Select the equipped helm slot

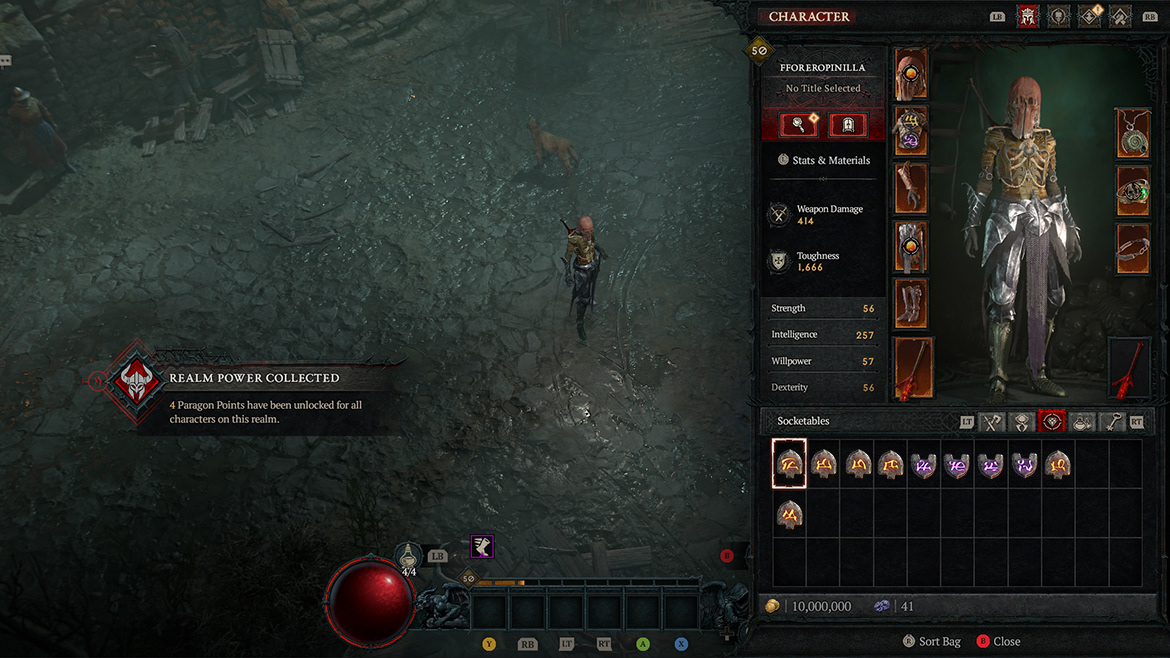(x=911, y=74)
